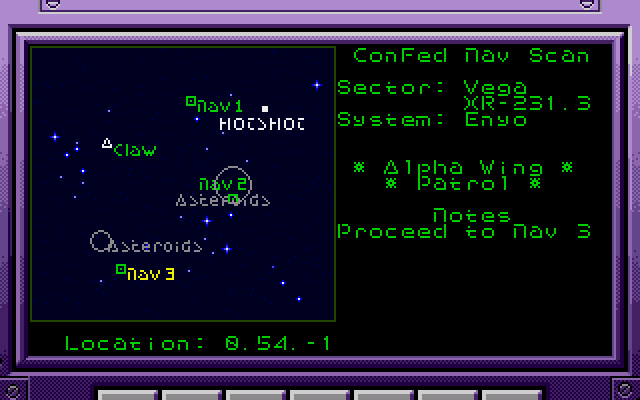The height and width of the screenshot is (400, 640).
Task: Select the Nav 1 waypoint marker
Action: (191, 101)
